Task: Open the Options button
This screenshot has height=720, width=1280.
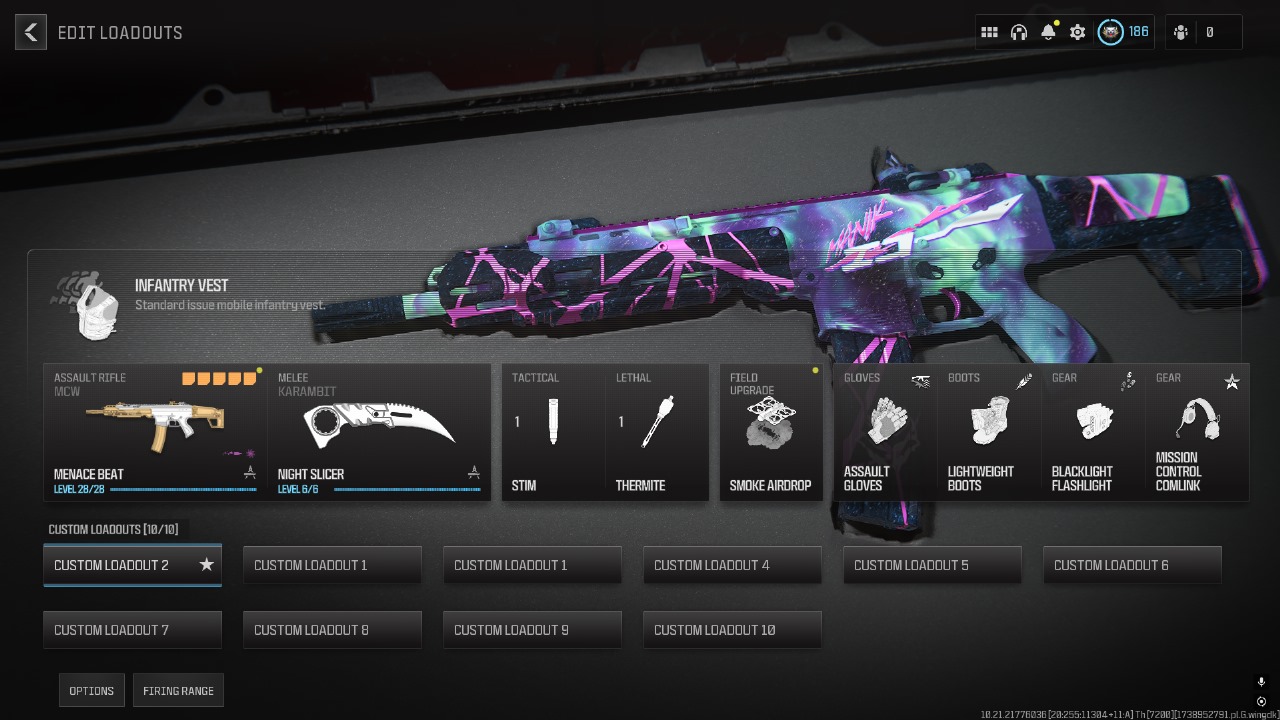Action: click(x=92, y=691)
